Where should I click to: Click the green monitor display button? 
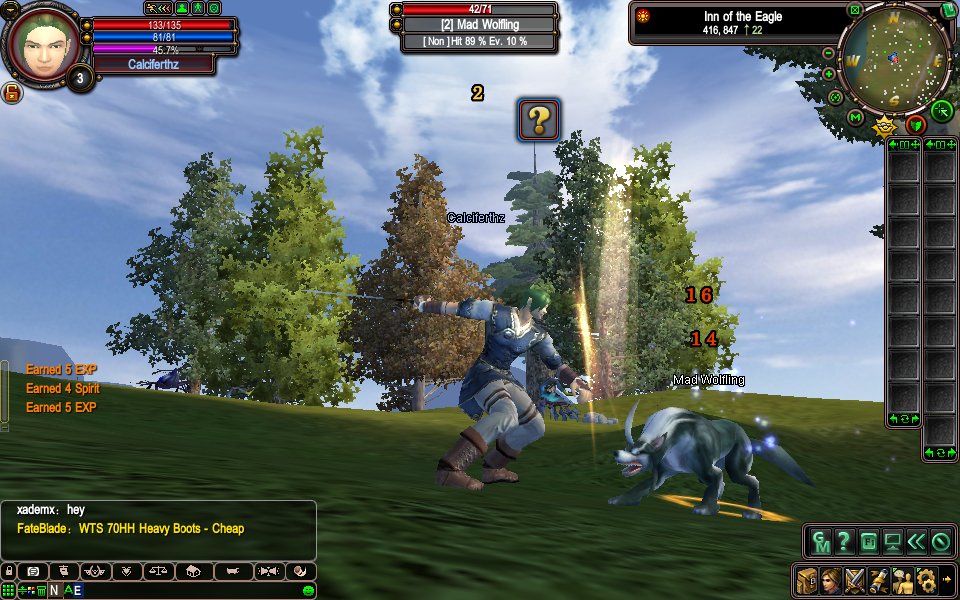(x=892, y=543)
